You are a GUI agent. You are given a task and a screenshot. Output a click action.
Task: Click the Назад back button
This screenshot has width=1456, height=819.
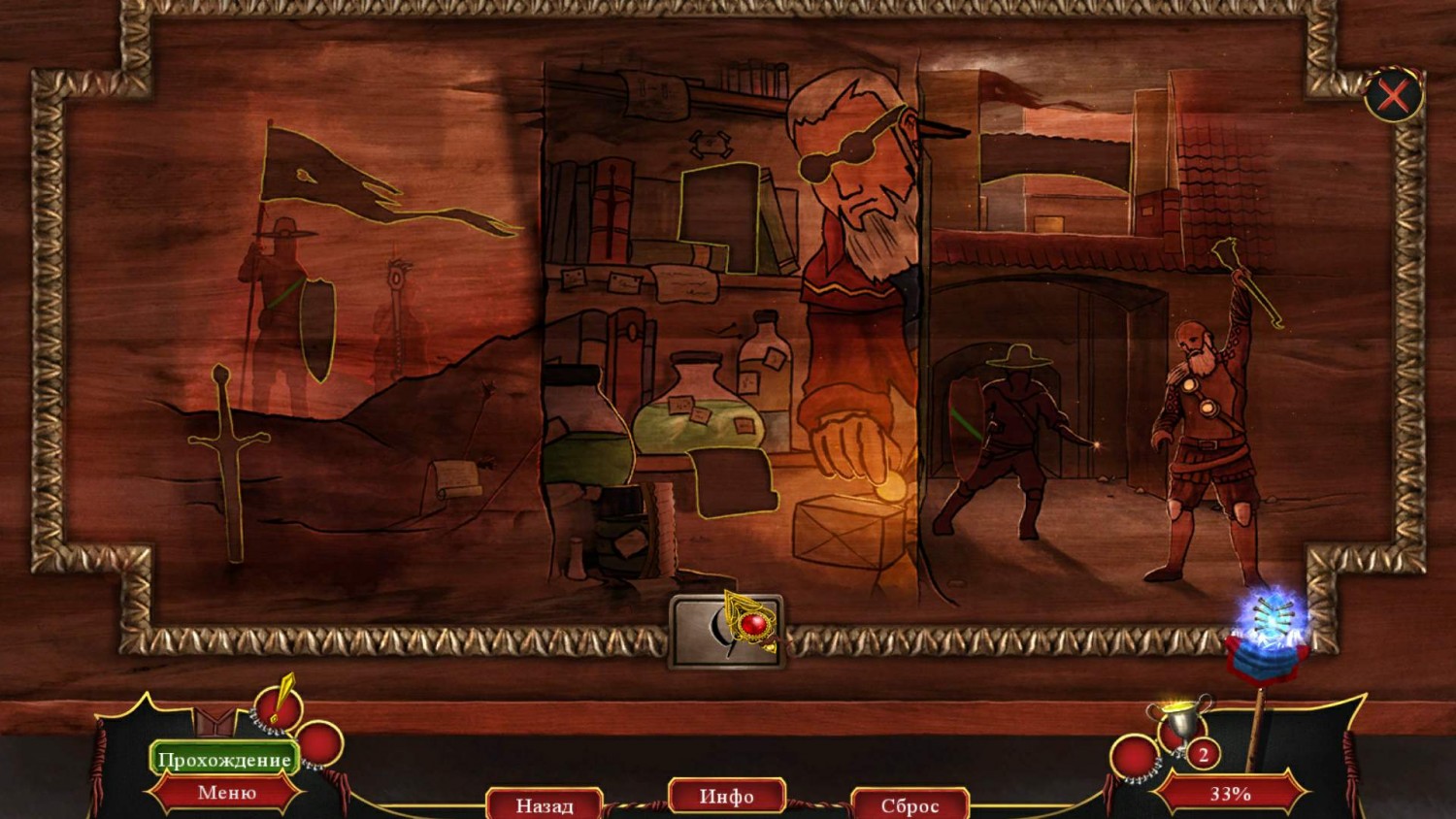(545, 804)
